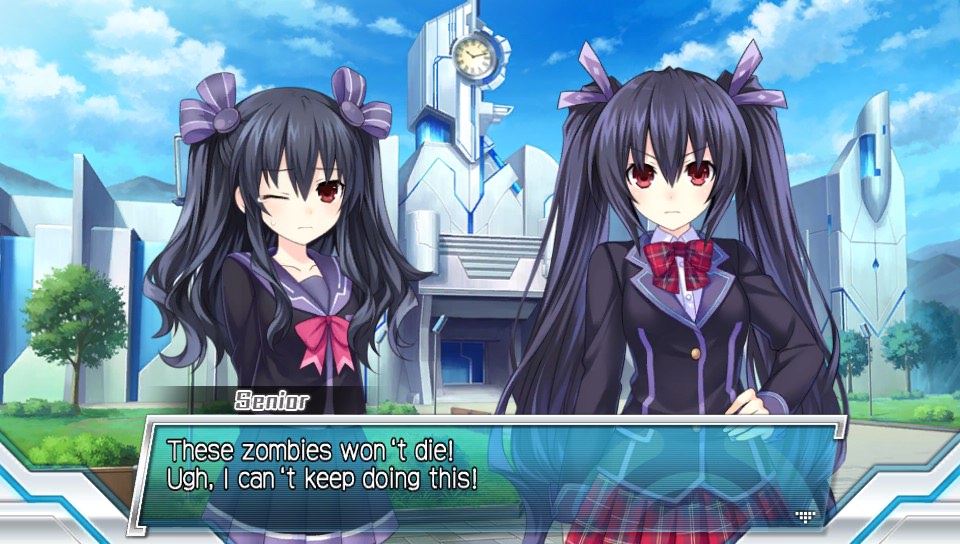Advance the zombies dialogue text box
This screenshot has width=960, height=544.
tap(480, 468)
